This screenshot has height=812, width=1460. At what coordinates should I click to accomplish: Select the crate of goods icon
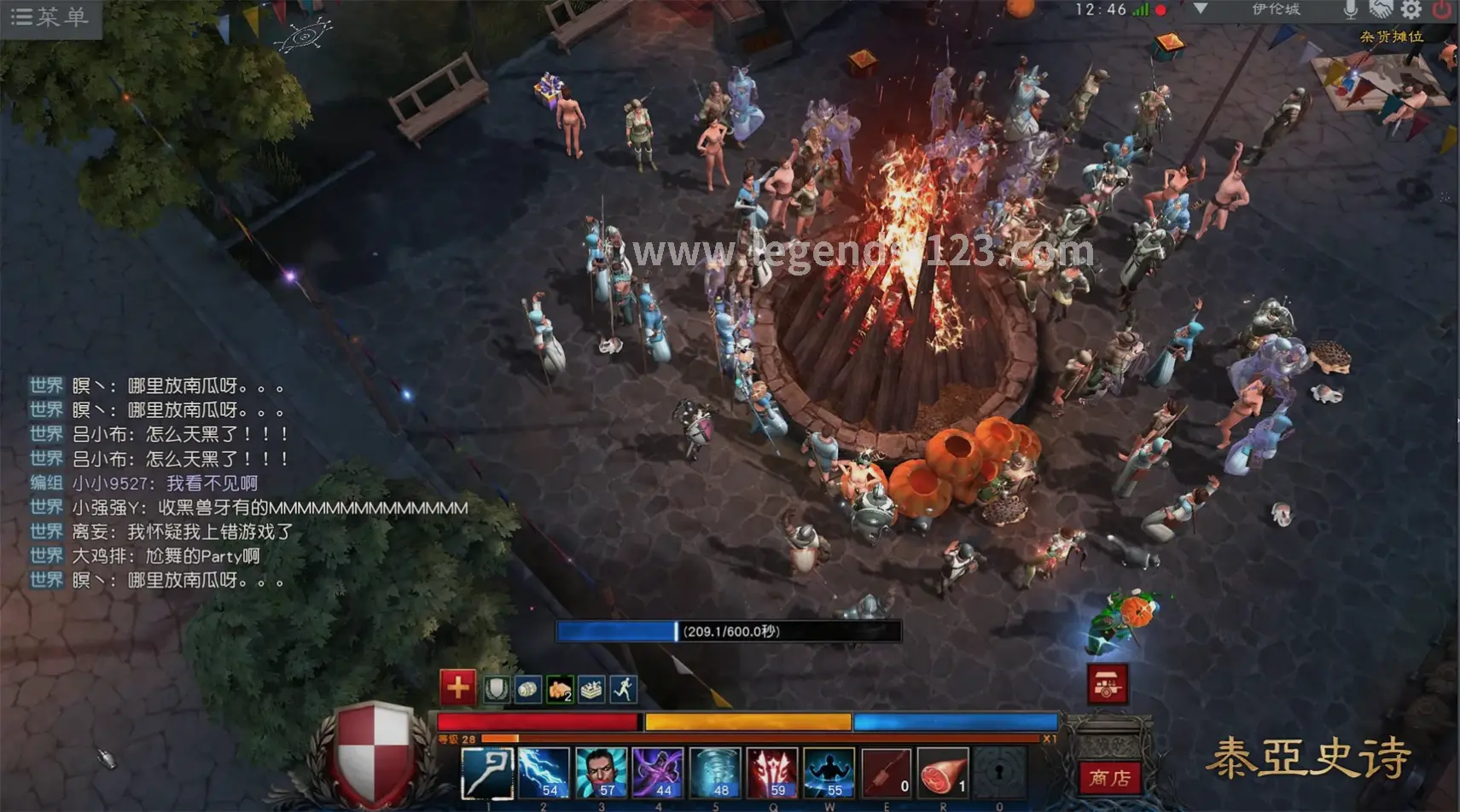[x=591, y=689]
